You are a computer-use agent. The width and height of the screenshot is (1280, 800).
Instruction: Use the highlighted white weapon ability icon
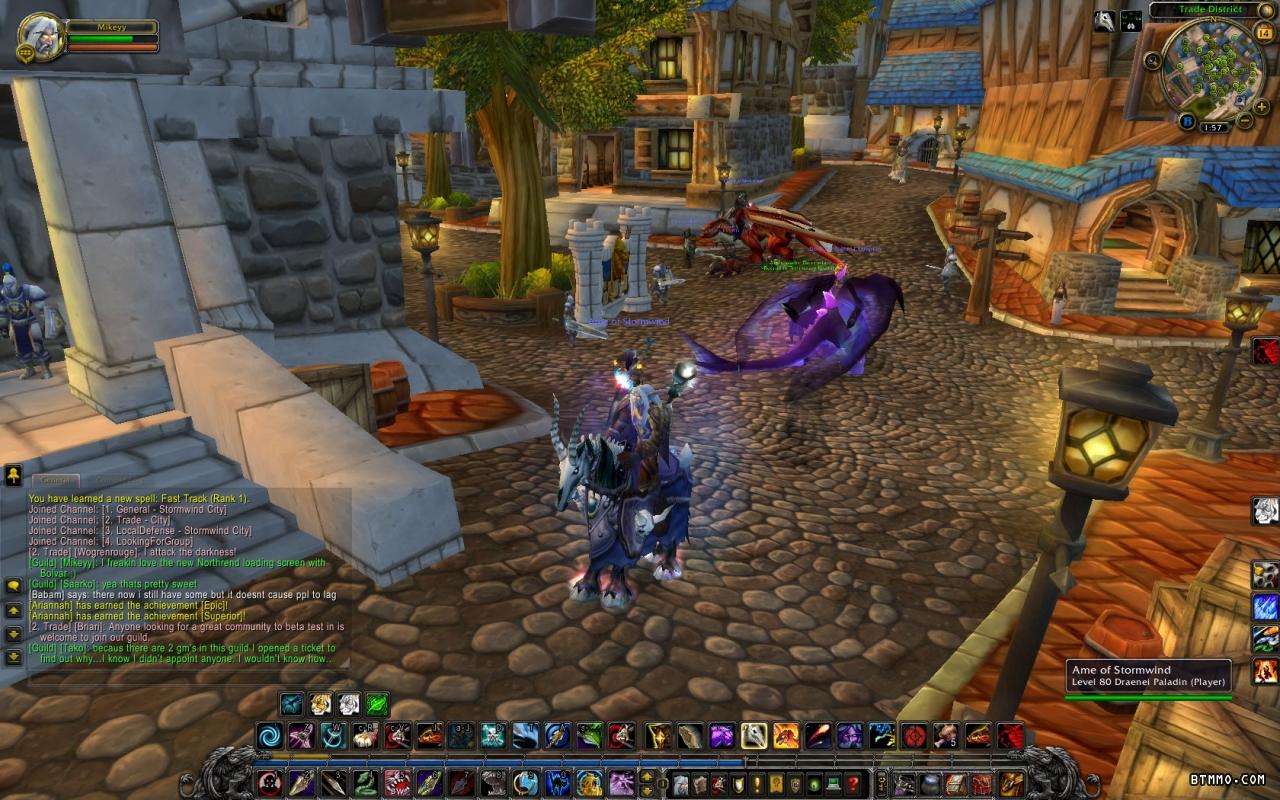[754, 737]
